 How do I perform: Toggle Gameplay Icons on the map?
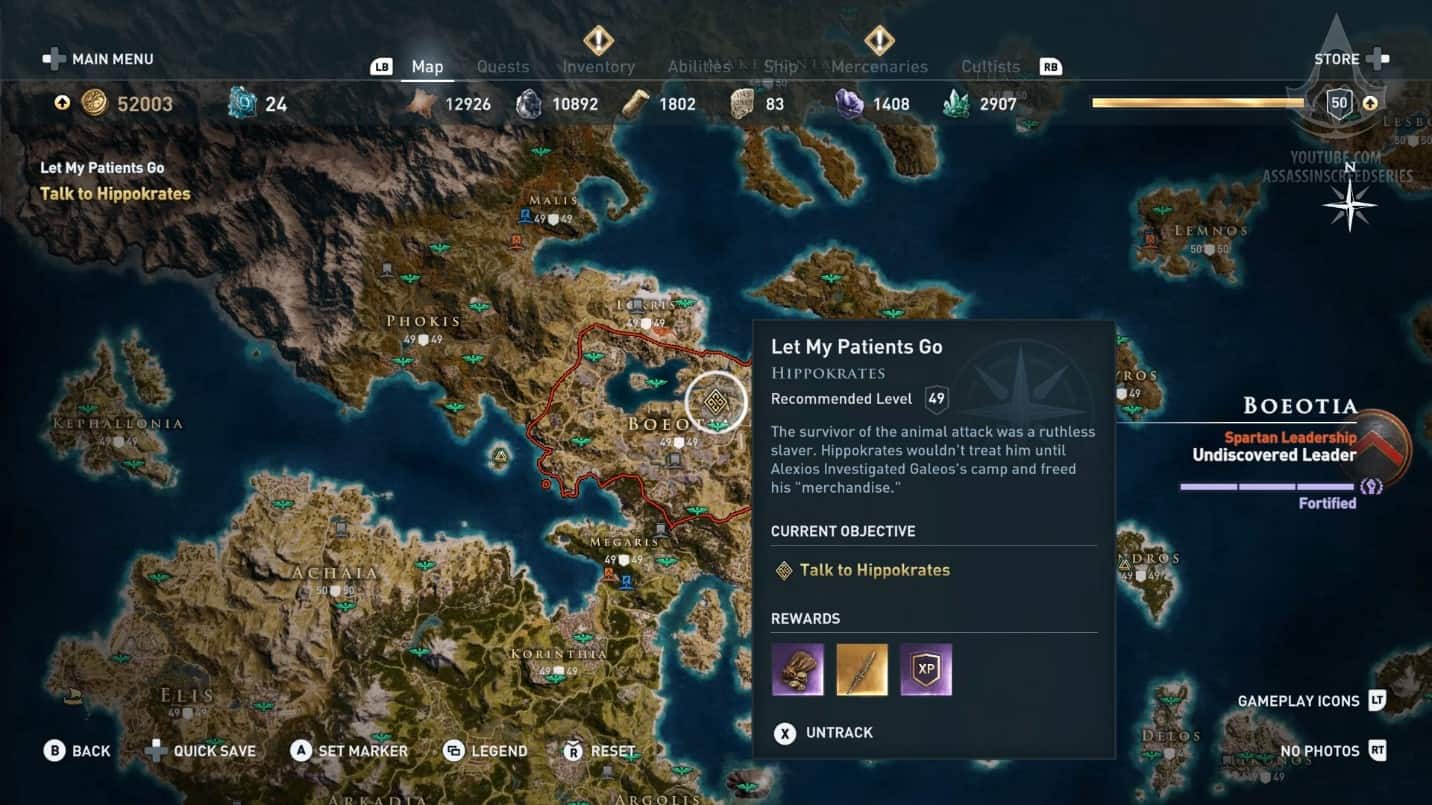coord(1311,701)
